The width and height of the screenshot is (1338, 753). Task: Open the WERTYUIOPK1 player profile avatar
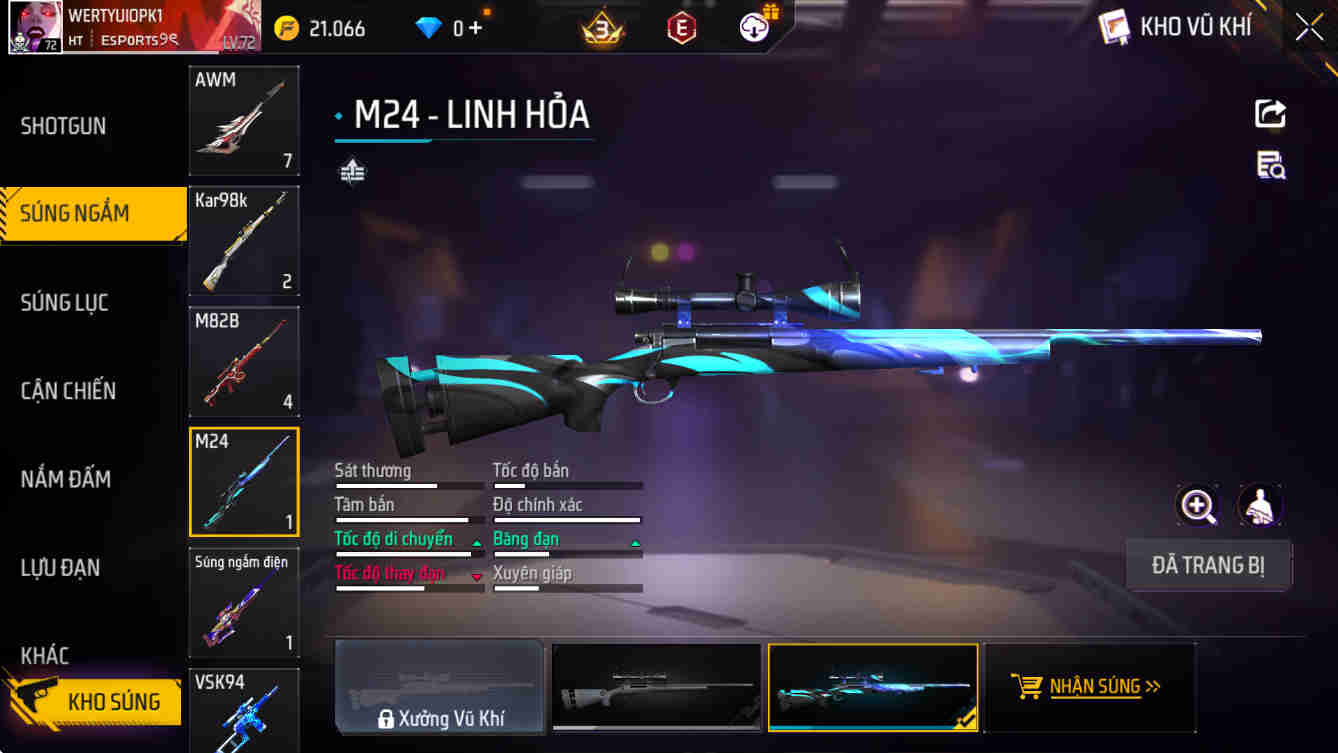coord(35,27)
